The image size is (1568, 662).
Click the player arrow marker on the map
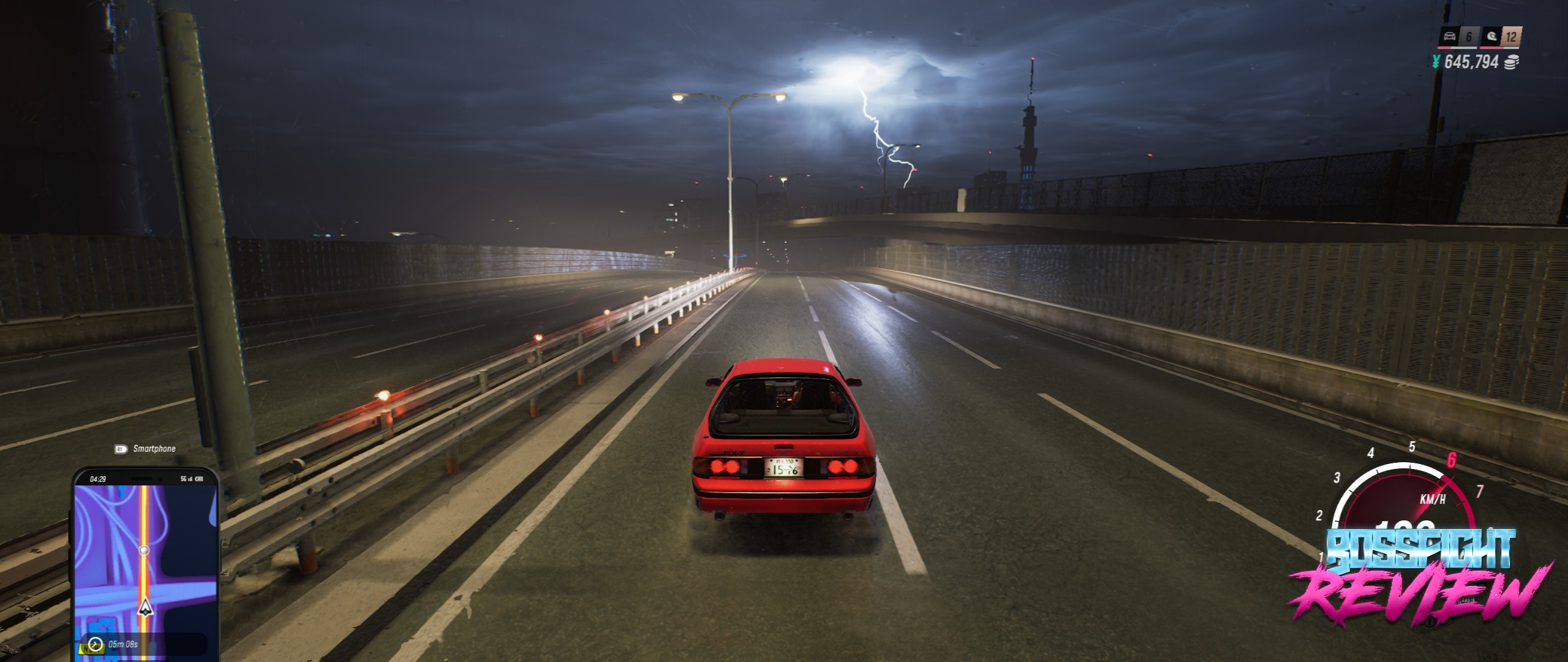pyautogui.click(x=145, y=607)
